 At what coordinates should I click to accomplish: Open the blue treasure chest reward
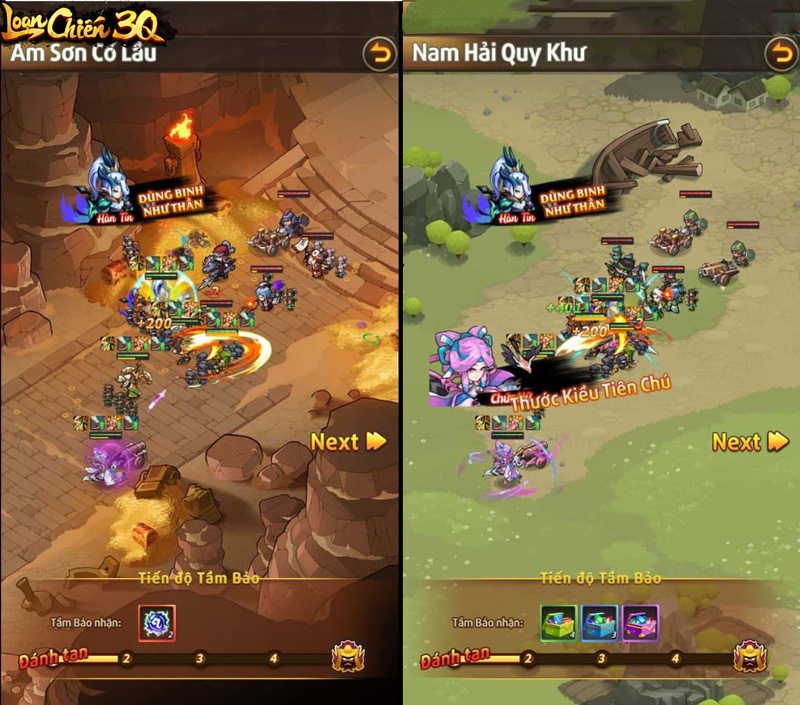pos(599,622)
